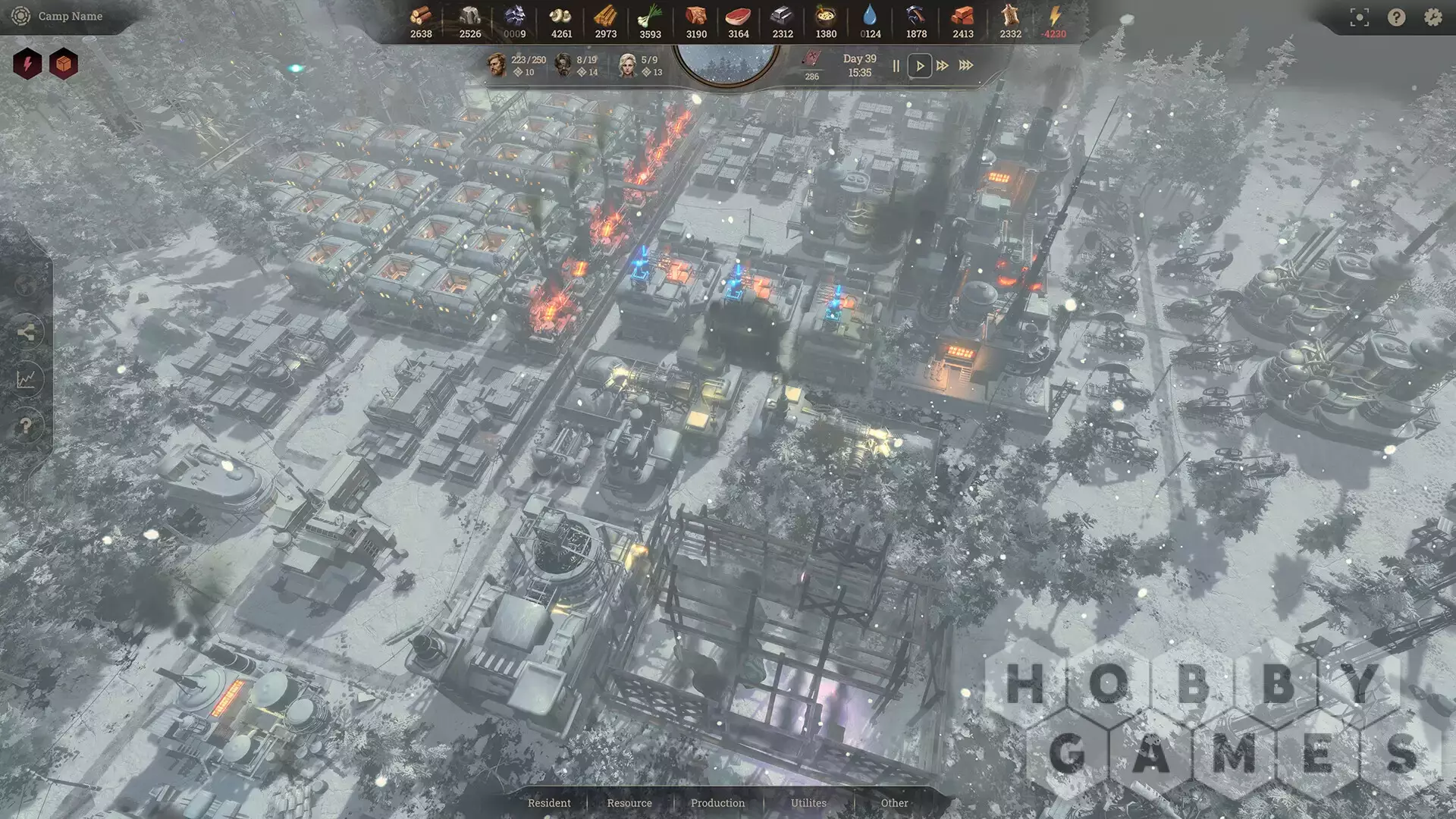Image resolution: width=1456 pixels, height=819 pixels.
Task: Set game speed to triple fast-forward
Action: [x=966, y=66]
